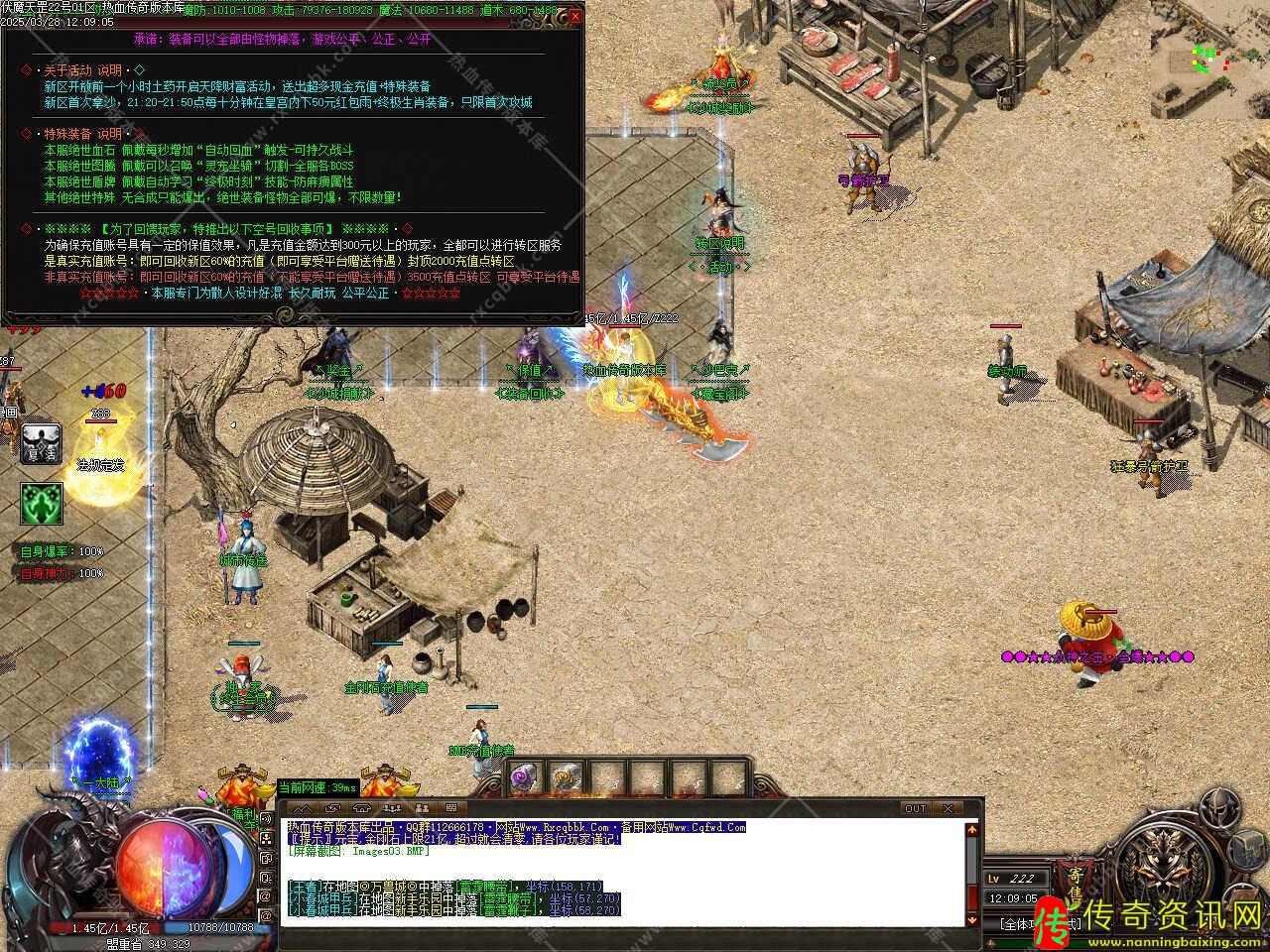Activate the green claw skill icon
This screenshot has width=1270, height=952.
42,504
